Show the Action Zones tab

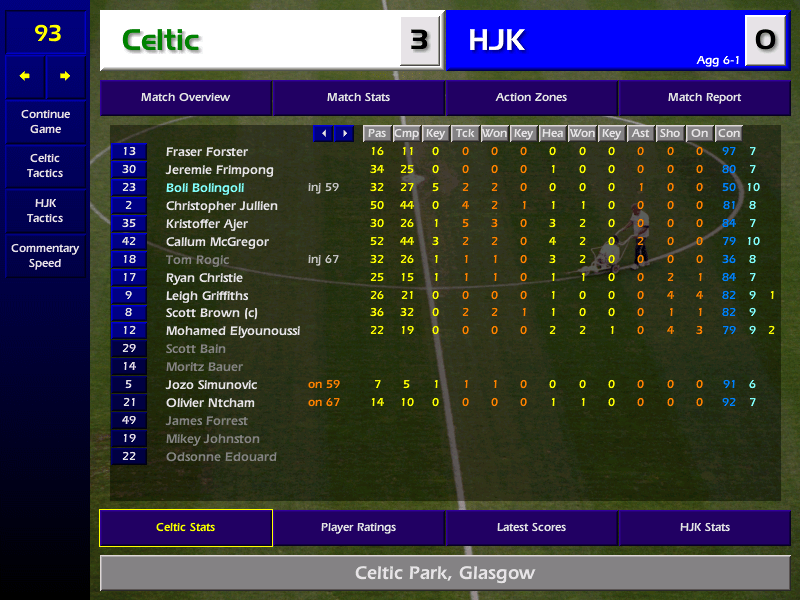click(531, 98)
